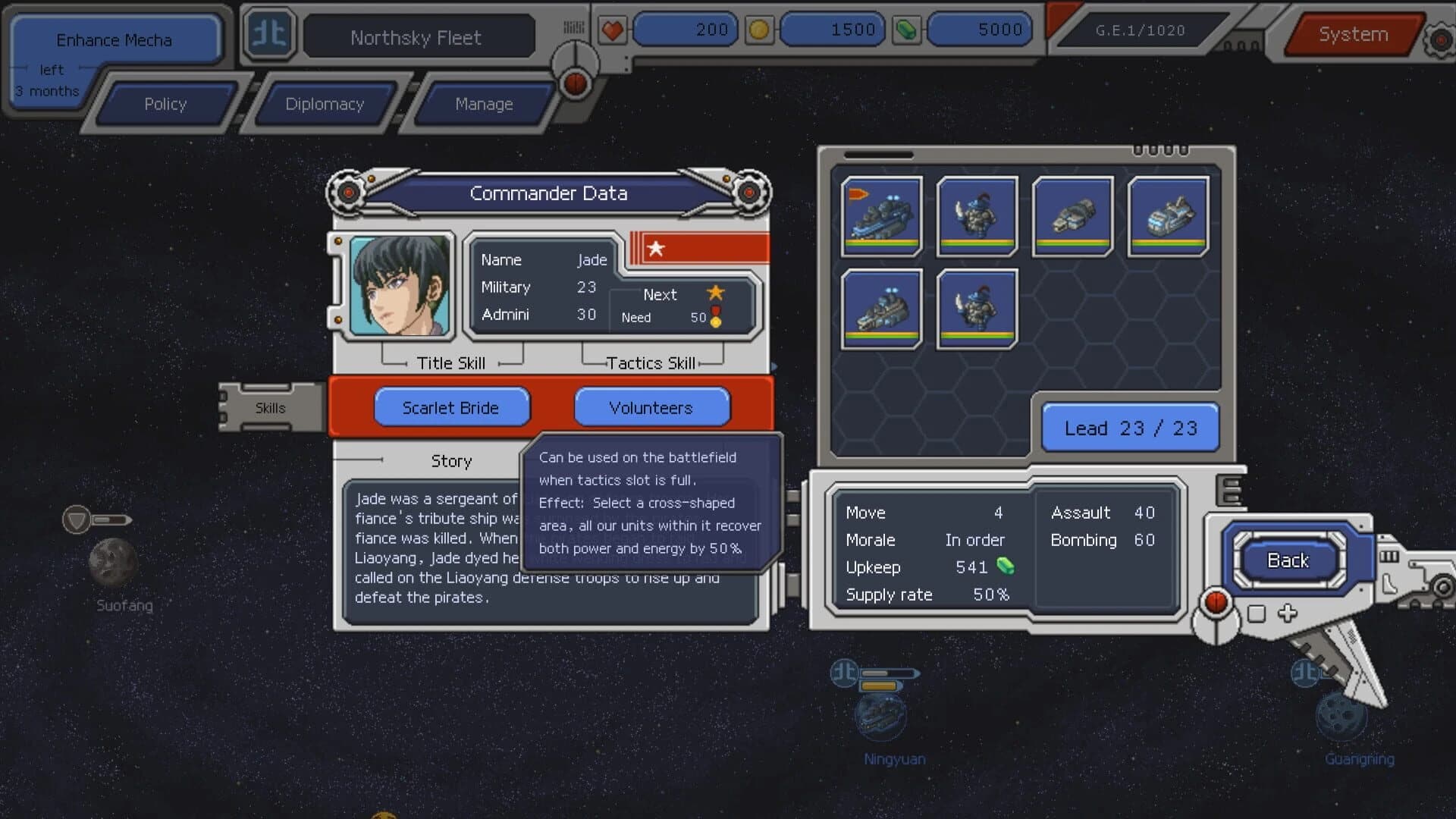1456x819 pixels.
Task: Click the gunship icon in the second row
Action: point(880,308)
